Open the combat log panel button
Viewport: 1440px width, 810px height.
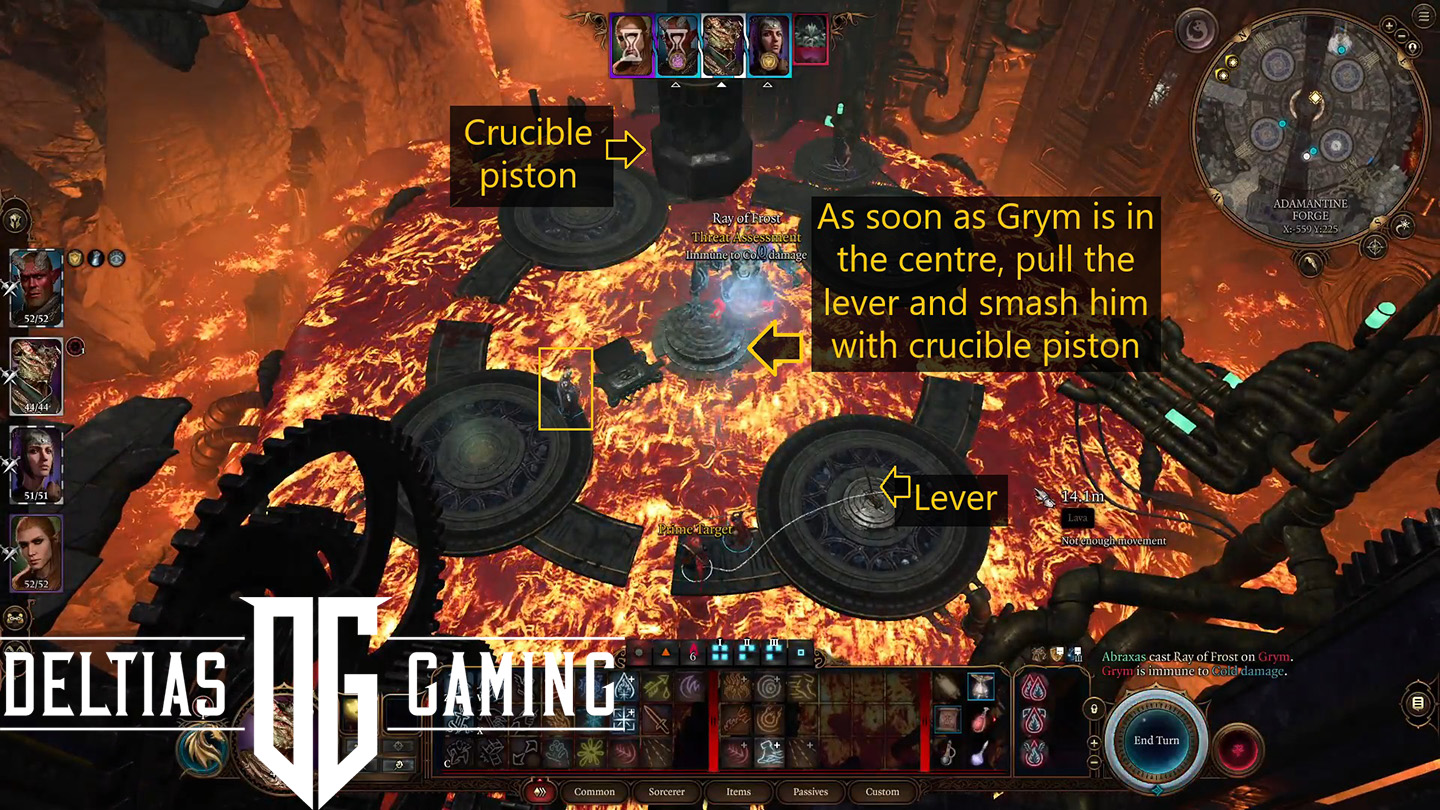tap(1417, 704)
